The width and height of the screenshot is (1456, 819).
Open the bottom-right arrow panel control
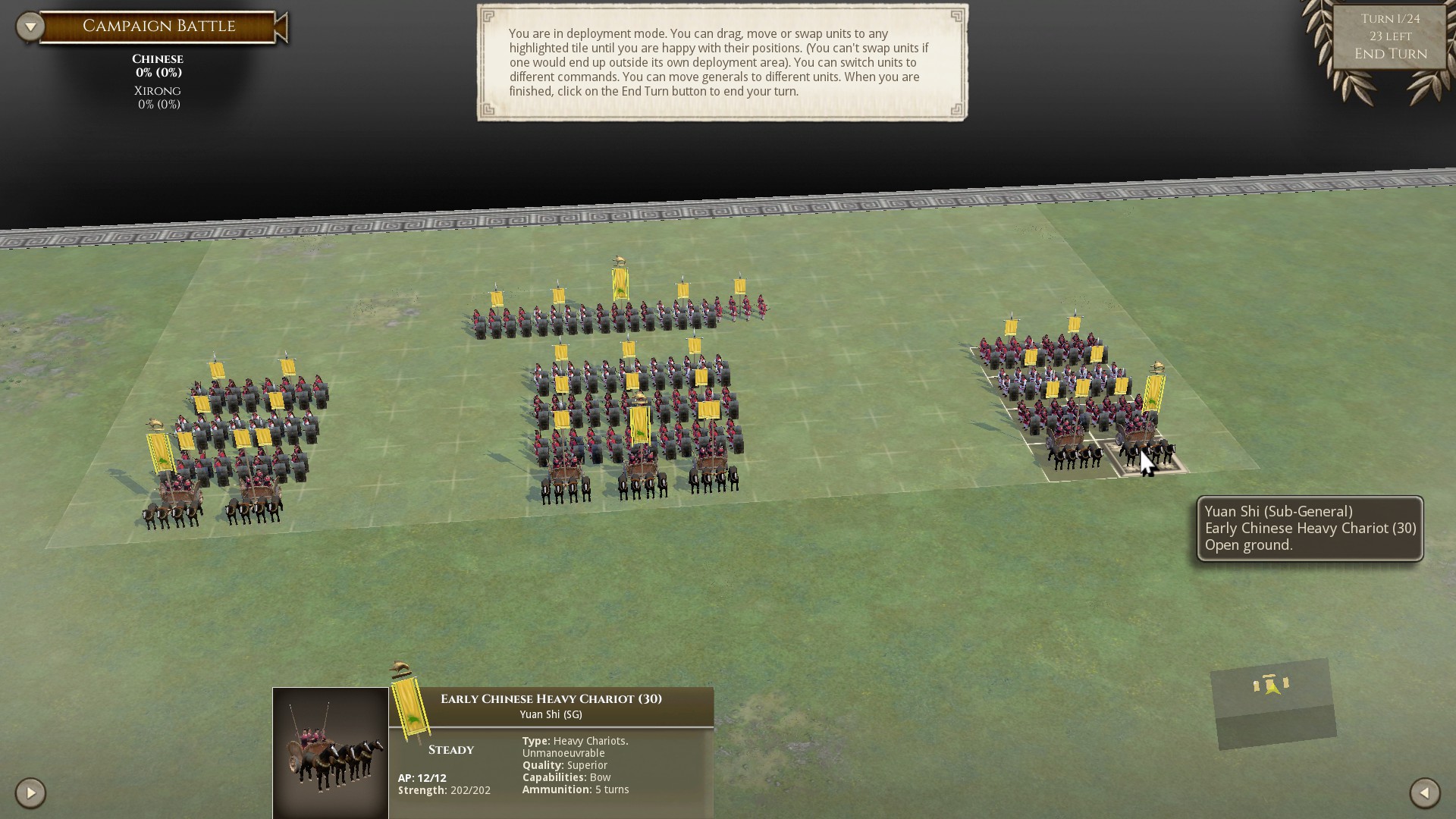point(1425,794)
